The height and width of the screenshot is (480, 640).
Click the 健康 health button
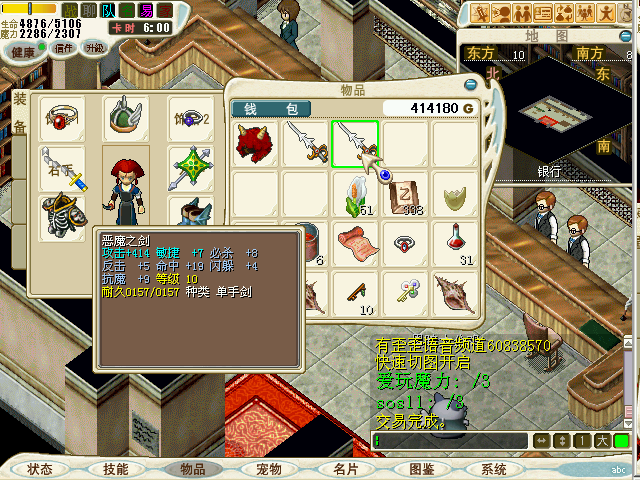coord(23,49)
